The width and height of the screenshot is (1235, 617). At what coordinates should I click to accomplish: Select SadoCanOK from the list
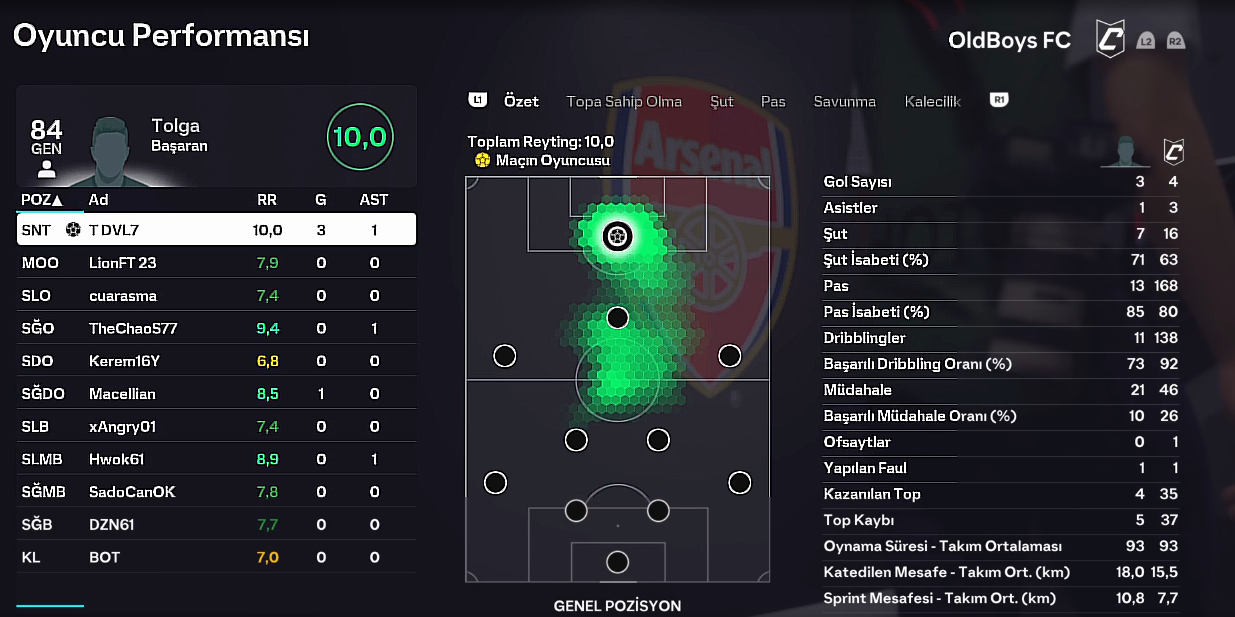216,492
